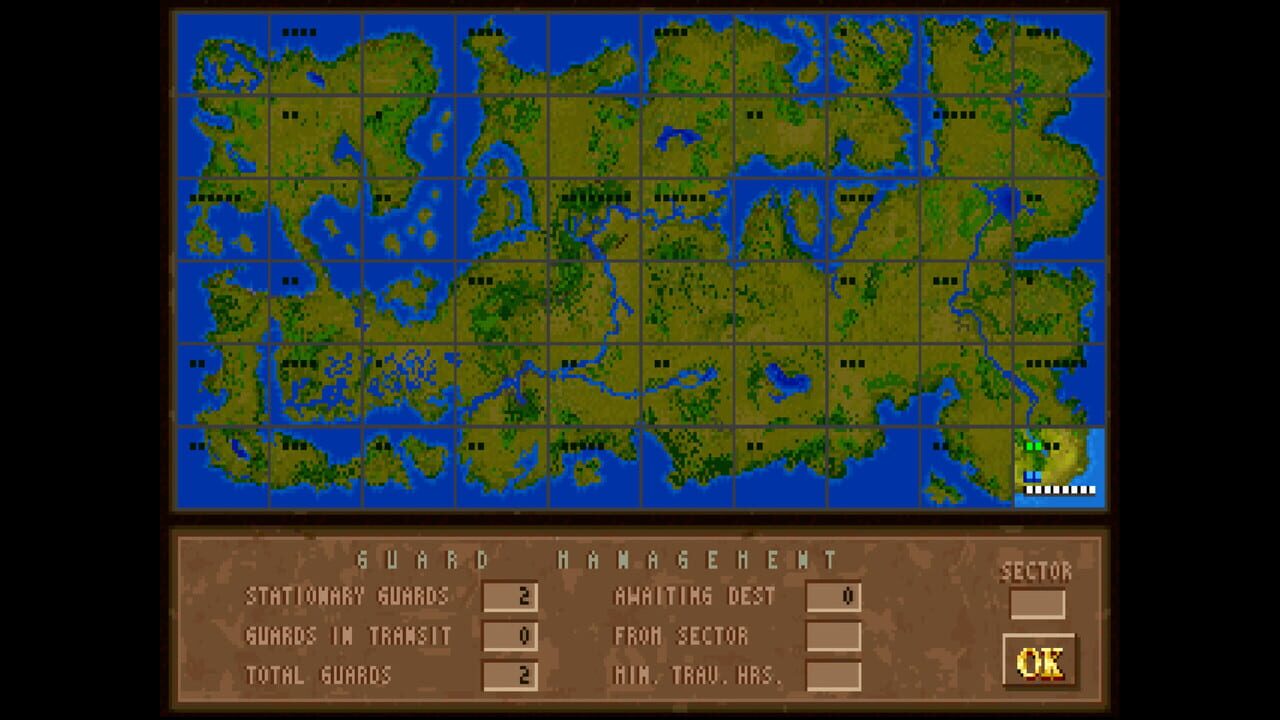This screenshot has width=1280, height=720.
Task: Select the highlighted blue sector on the world map
Action: [x=1060, y=465]
